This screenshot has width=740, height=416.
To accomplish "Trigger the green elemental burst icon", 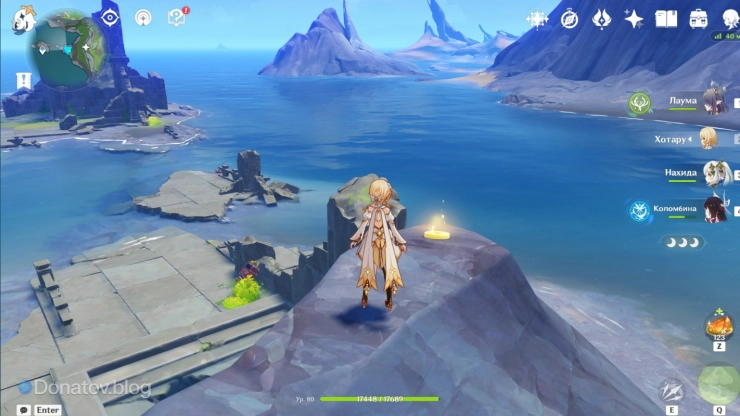I will [718, 385].
